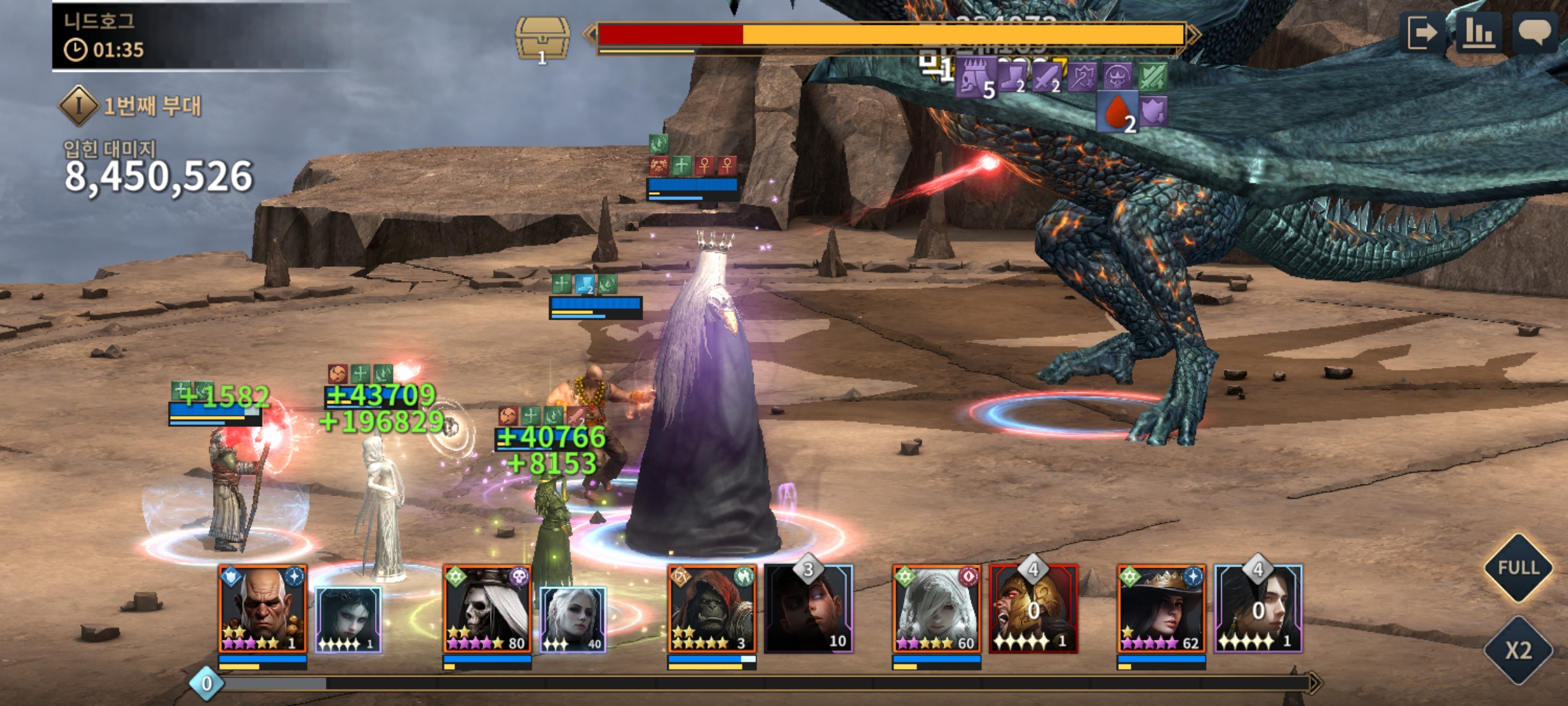Select the skull-faced white-haired hero portrait
The width and height of the screenshot is (1568, 706).
click(487, 609)
